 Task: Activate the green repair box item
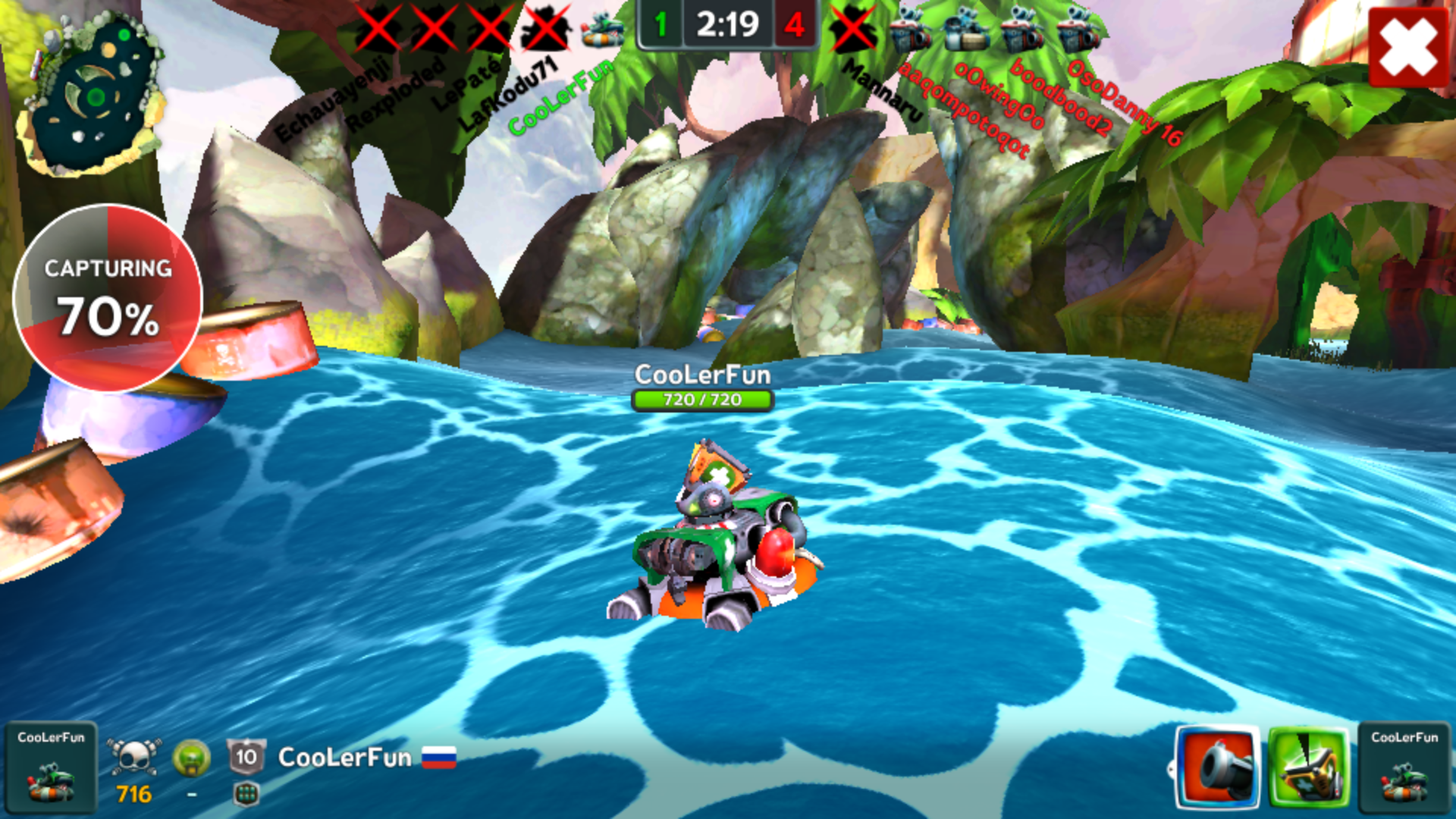1309,767
